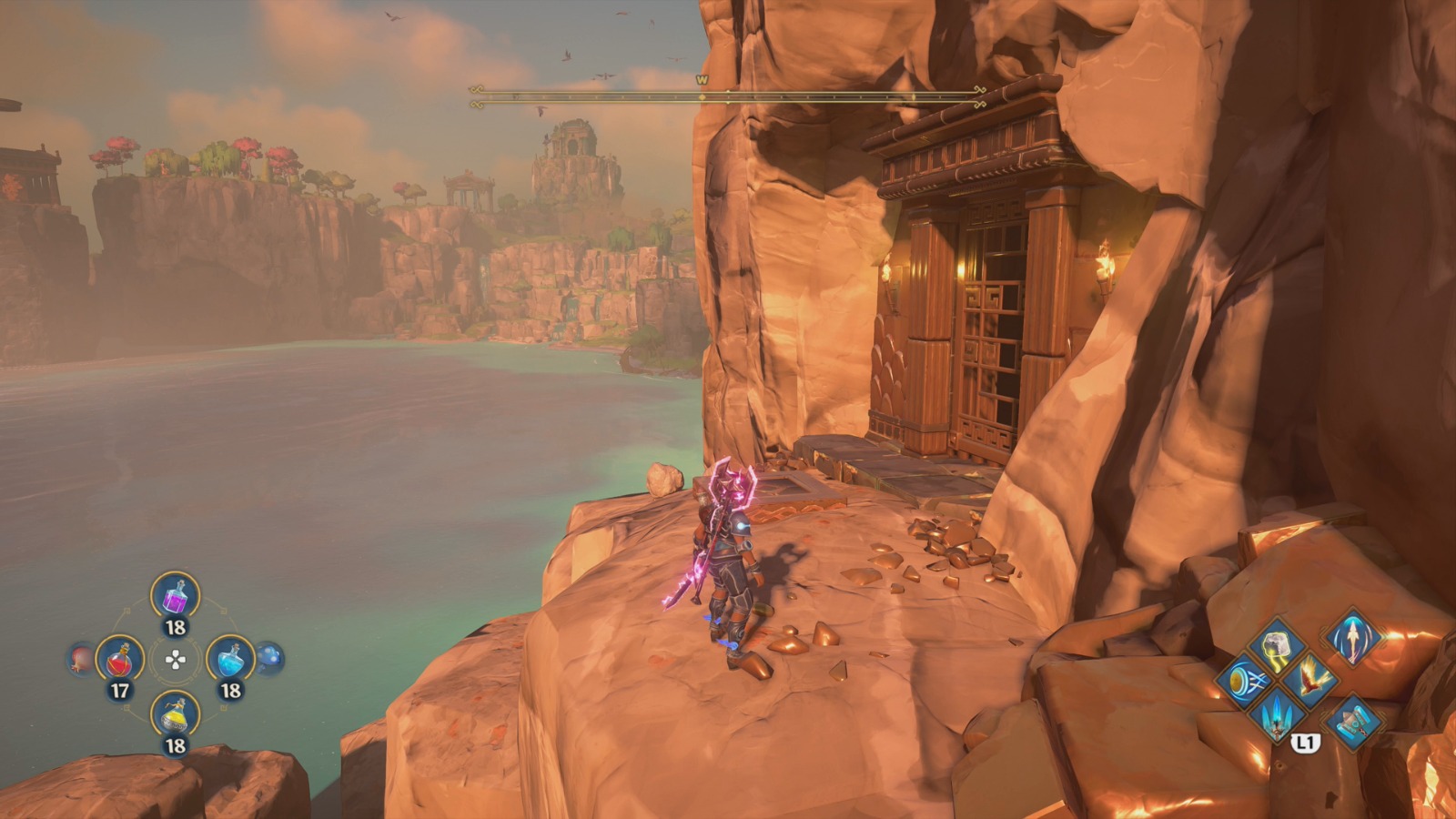The image size is (1456, 819).
Task: Select the purple resistance potion
Action: click(175, 597)
